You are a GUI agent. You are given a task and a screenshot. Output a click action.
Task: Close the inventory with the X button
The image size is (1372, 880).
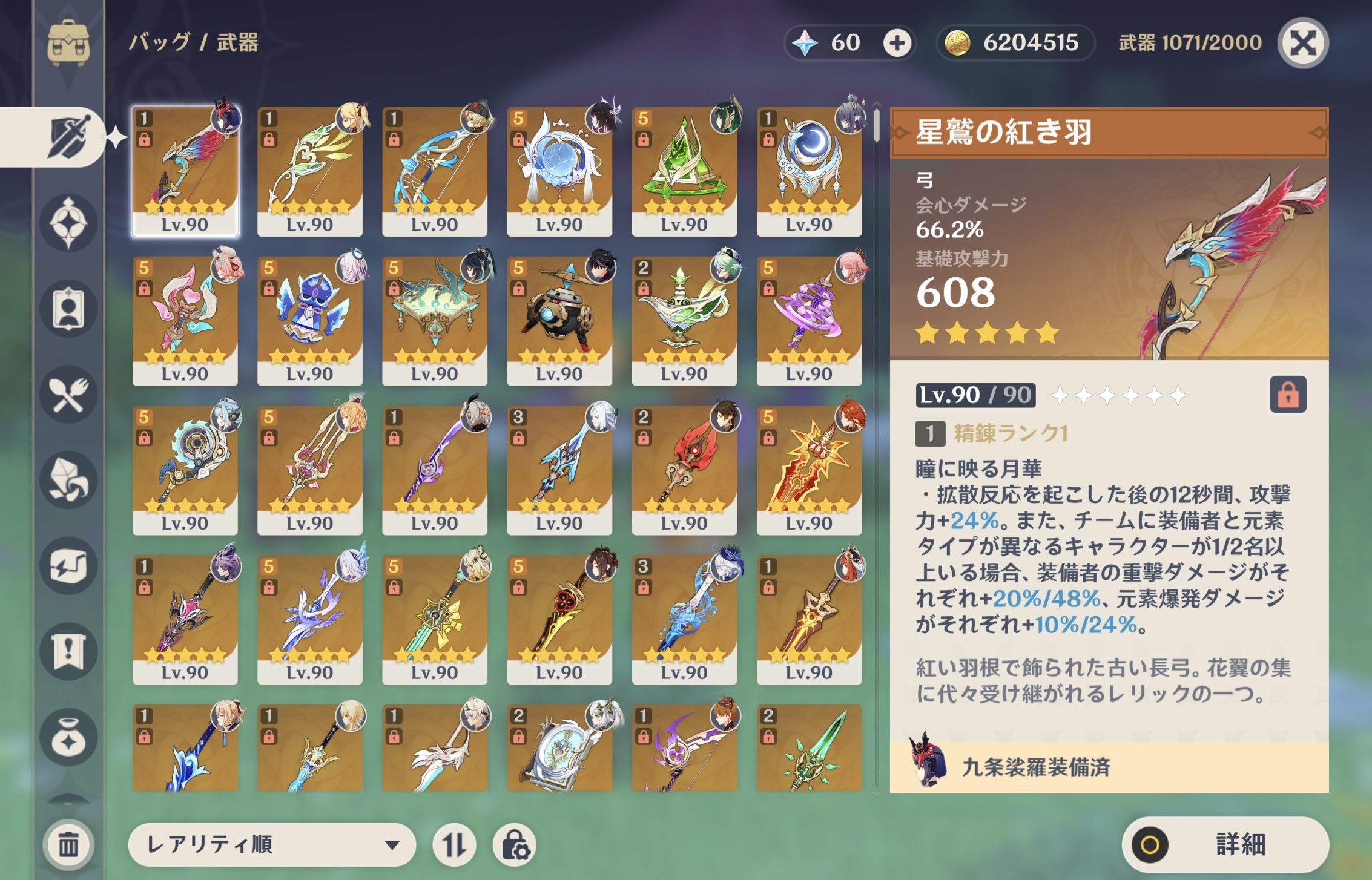point(1303,43)
